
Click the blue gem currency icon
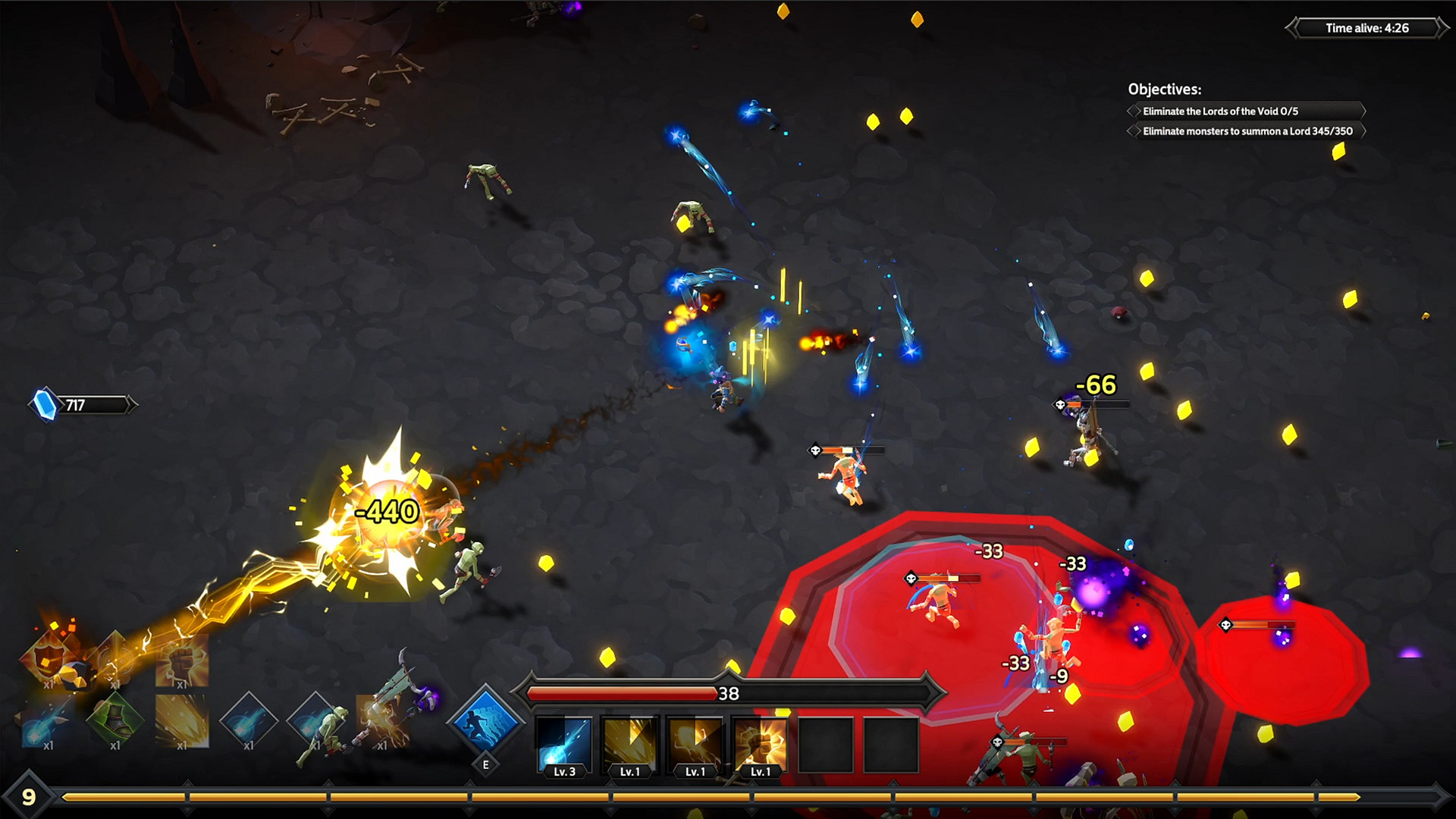tap(43, 402)
